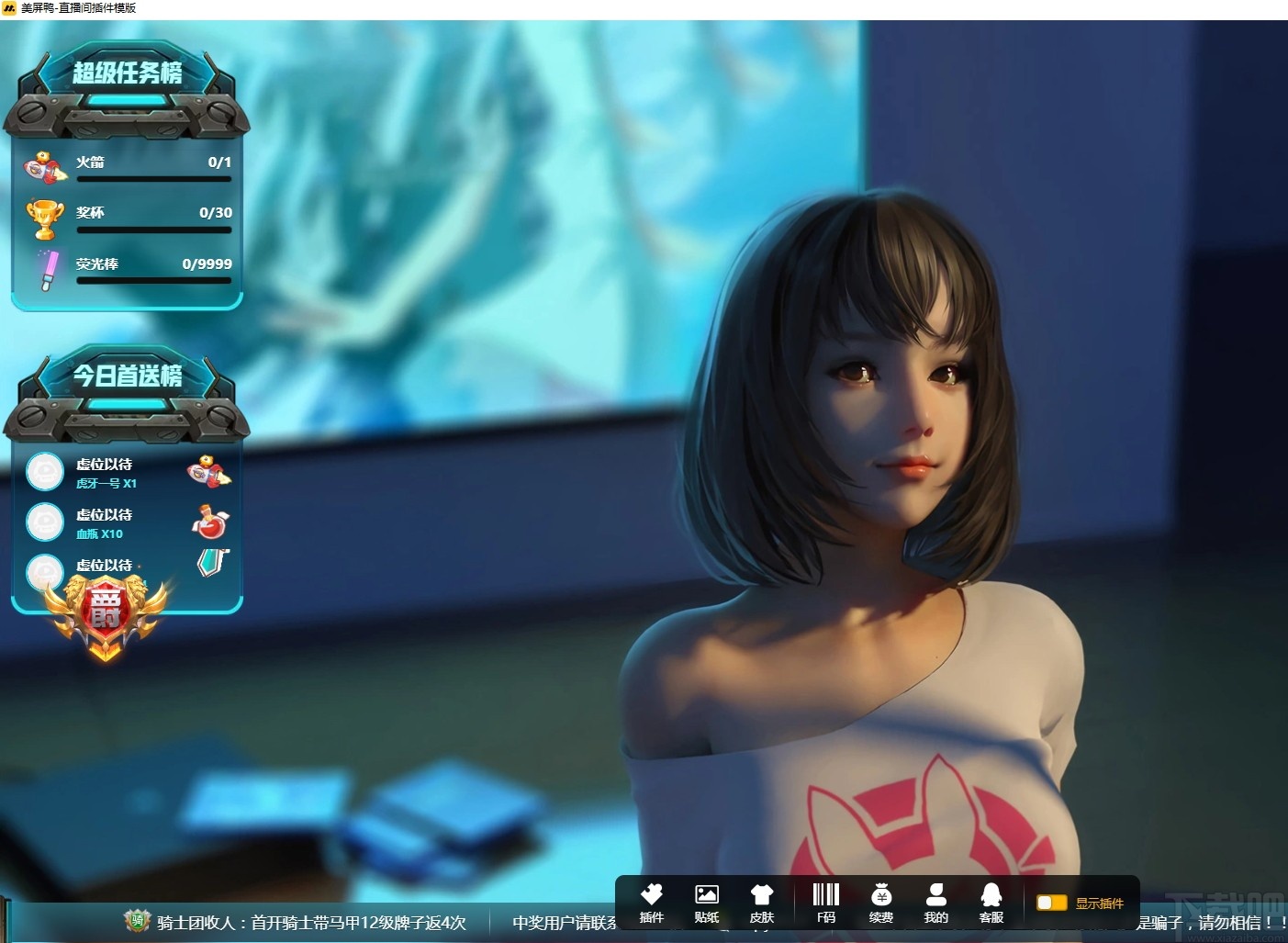
Task: Toggle the 显示插件 switch
Action: point(1051,903)
